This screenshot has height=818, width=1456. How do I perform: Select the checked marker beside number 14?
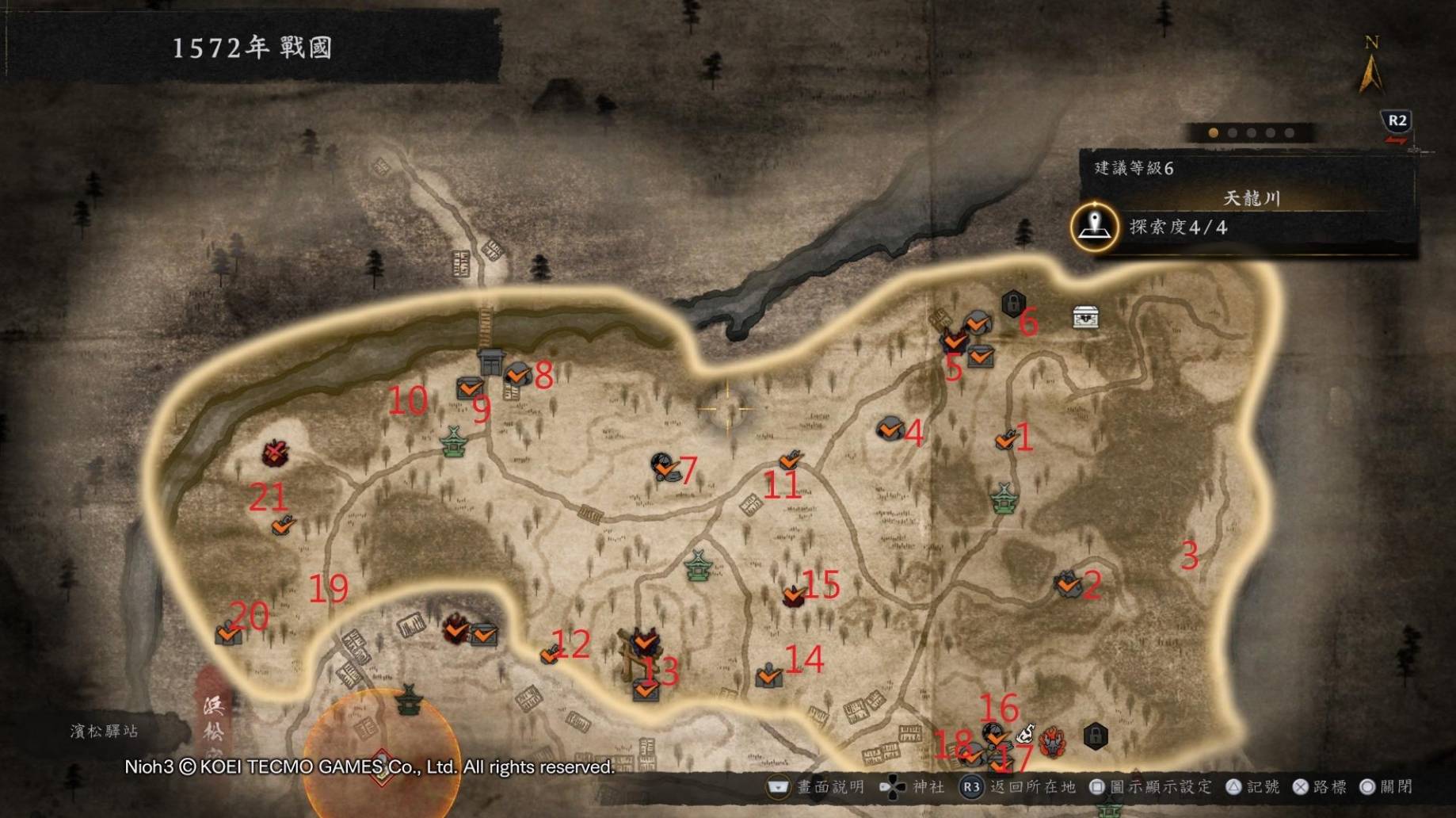(768, 675)
